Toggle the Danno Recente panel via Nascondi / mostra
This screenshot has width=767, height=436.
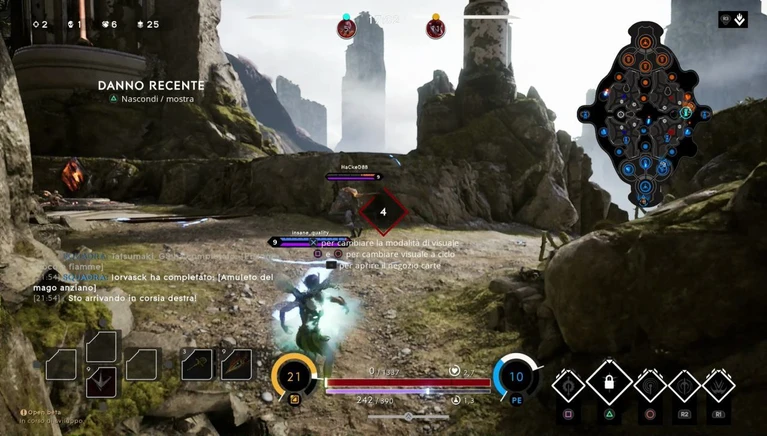(x=153, y=99)
